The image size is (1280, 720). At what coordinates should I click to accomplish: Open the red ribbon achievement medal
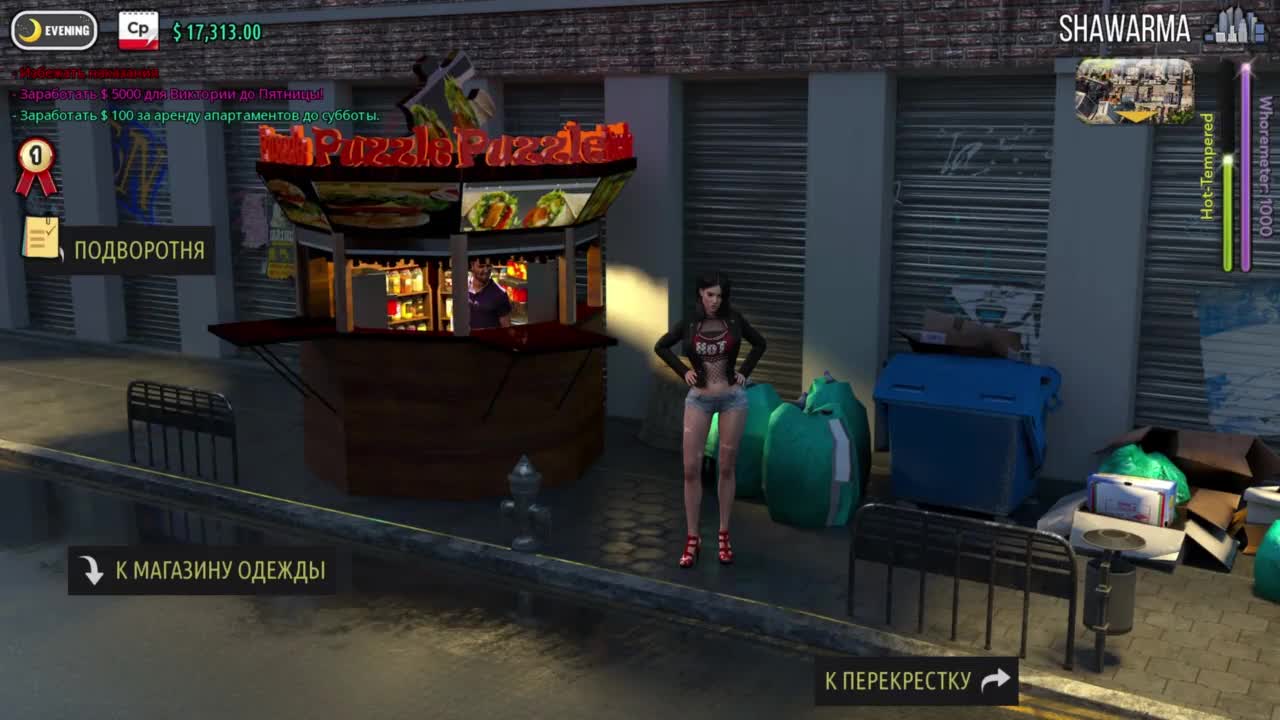36,166
